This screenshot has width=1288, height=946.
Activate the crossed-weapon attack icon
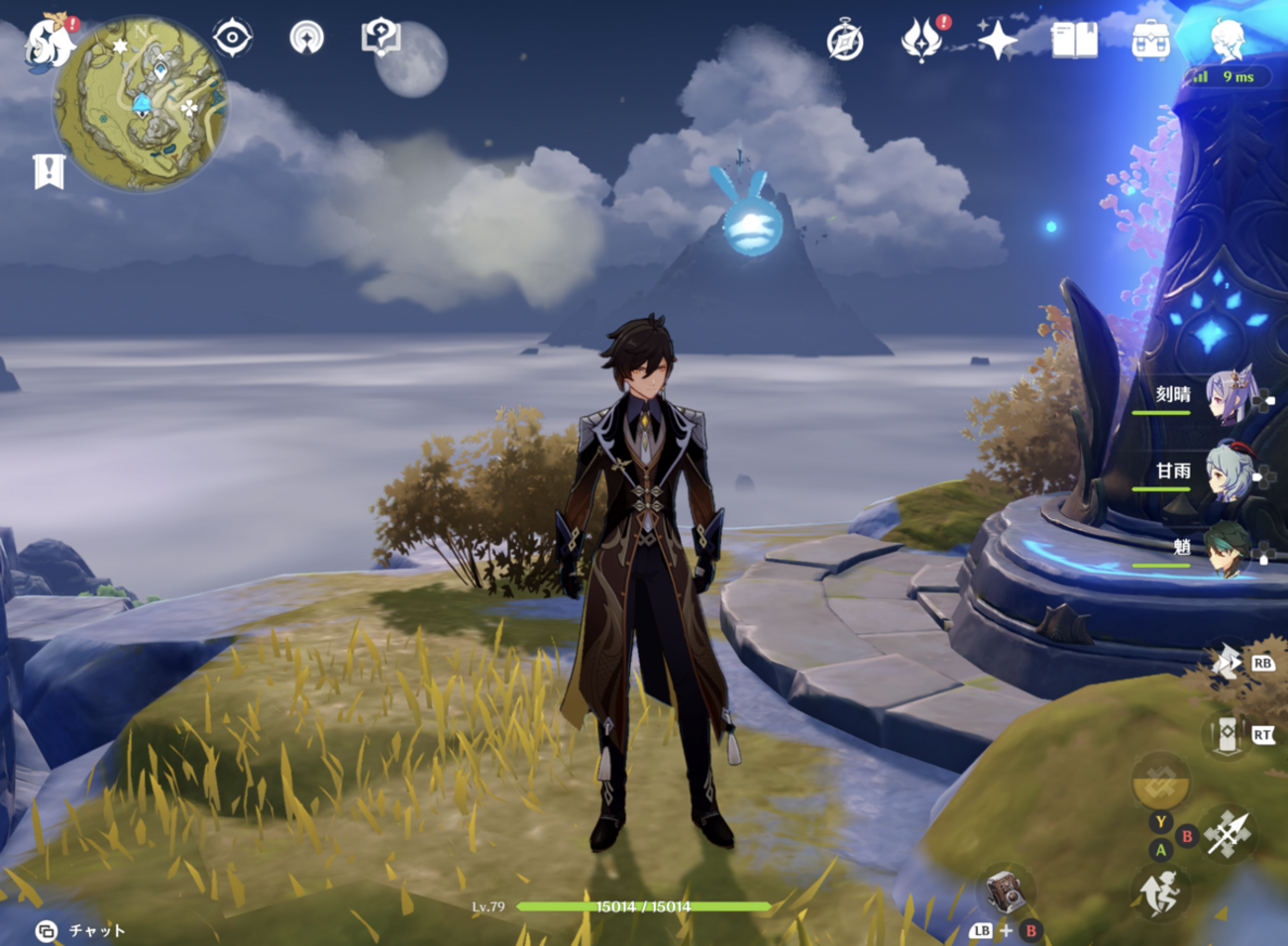tap(1228, 833)
